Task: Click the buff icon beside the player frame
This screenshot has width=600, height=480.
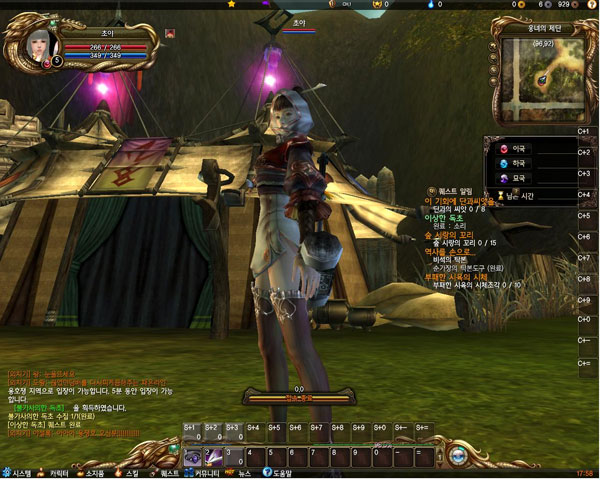Action: [x=170, y=34]
